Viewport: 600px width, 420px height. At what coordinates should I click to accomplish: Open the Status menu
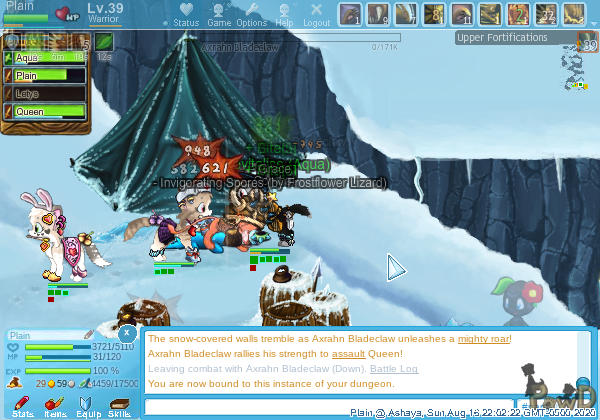click(x=186, y=14)
